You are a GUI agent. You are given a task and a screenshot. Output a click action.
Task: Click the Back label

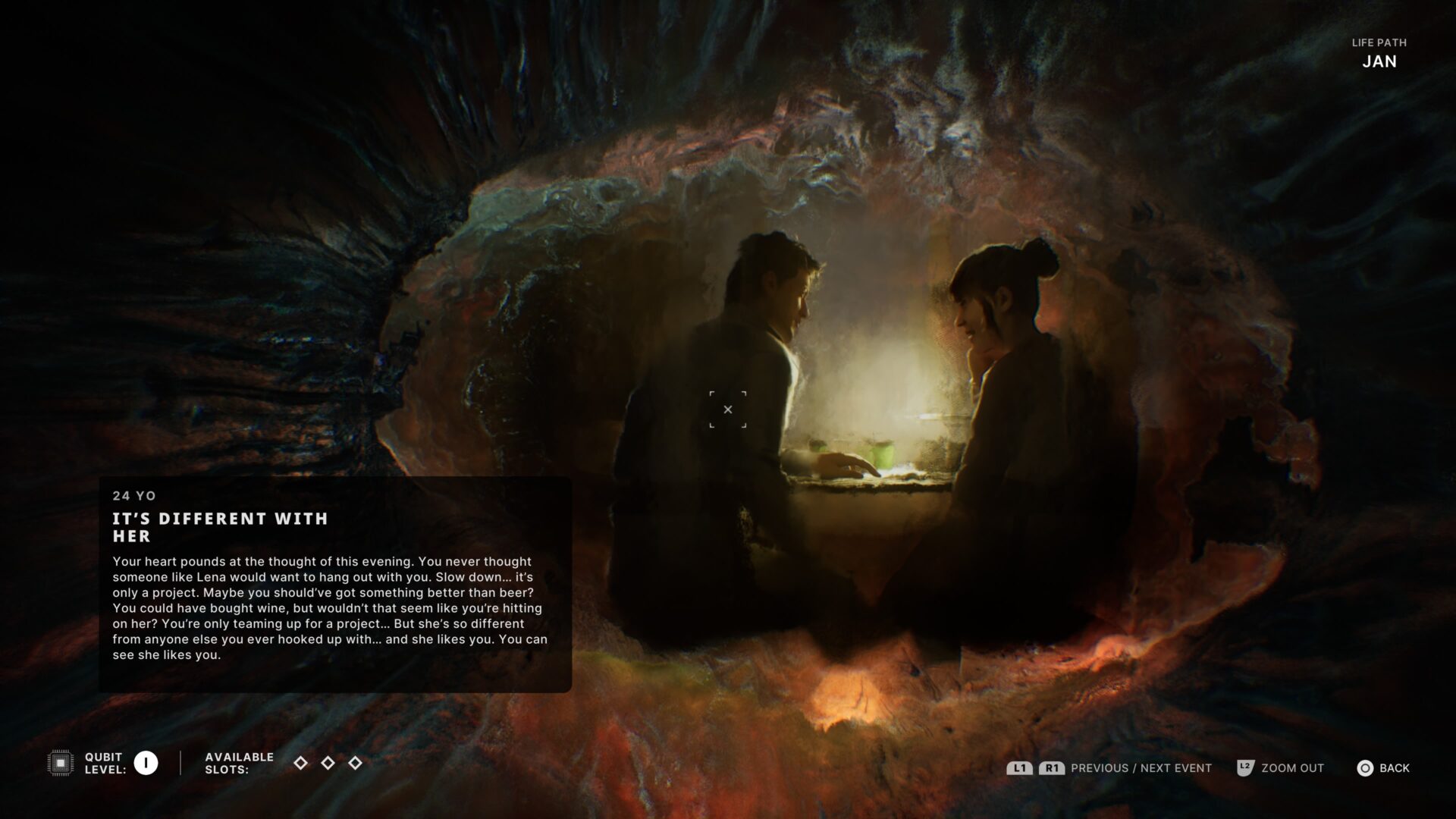[x=1394, y=768]
